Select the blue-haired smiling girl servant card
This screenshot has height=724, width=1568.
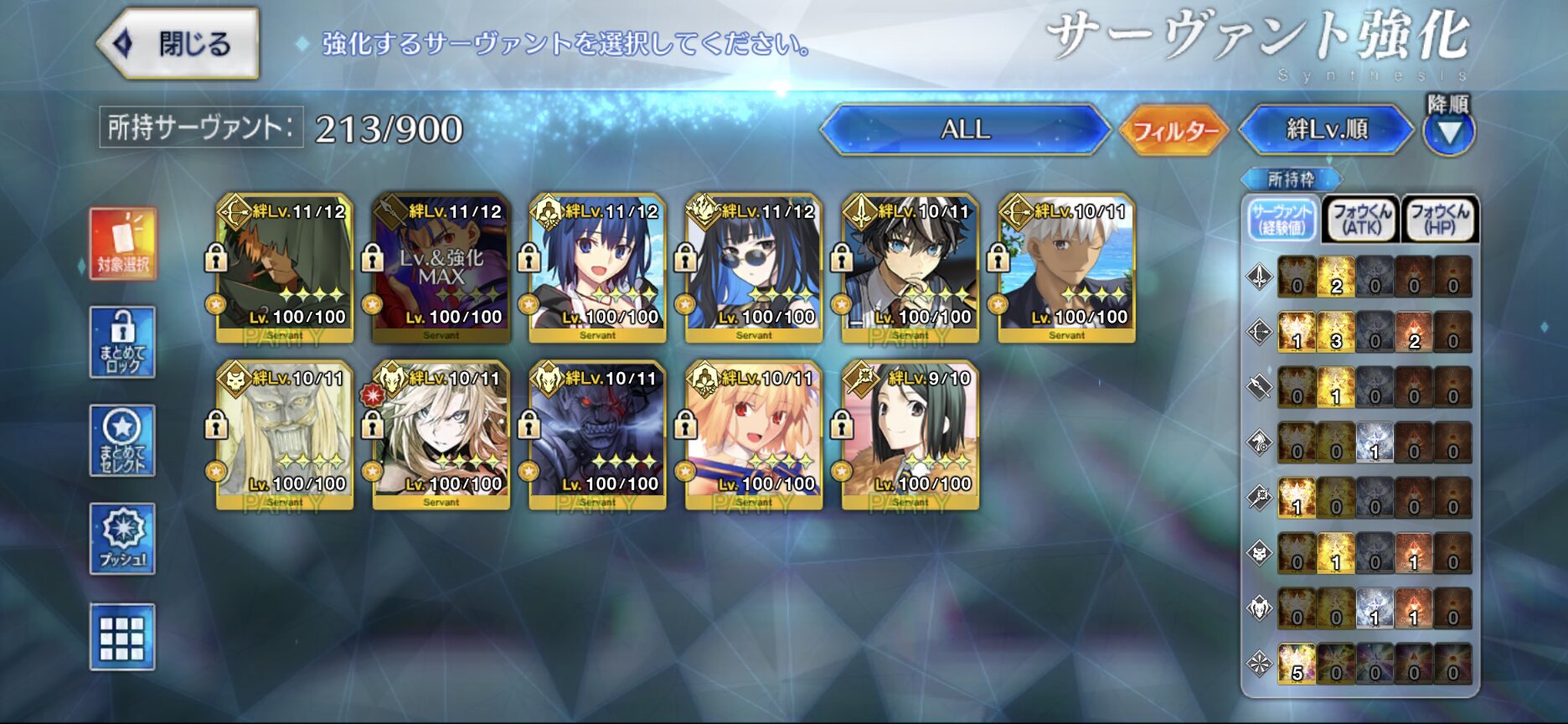coord(597,268)
